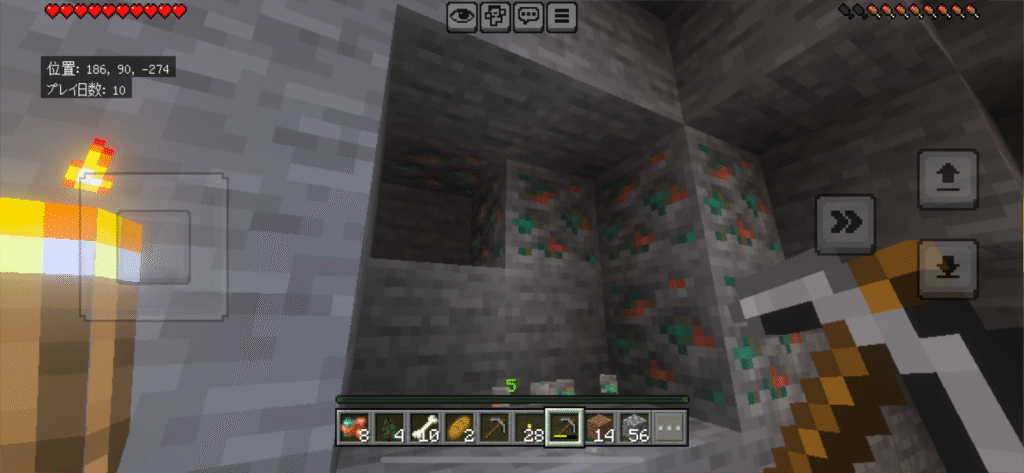Select the raw copper hotbar slot
This screenshot has width=1024, height=473.
pos(354,428)
